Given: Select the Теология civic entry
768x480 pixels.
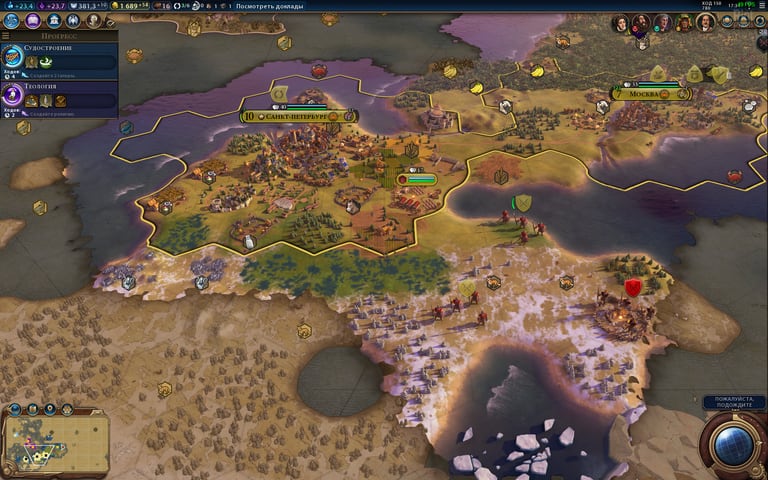Looking at the screenshot, I should pyautogui.click(x=60, y=93).
